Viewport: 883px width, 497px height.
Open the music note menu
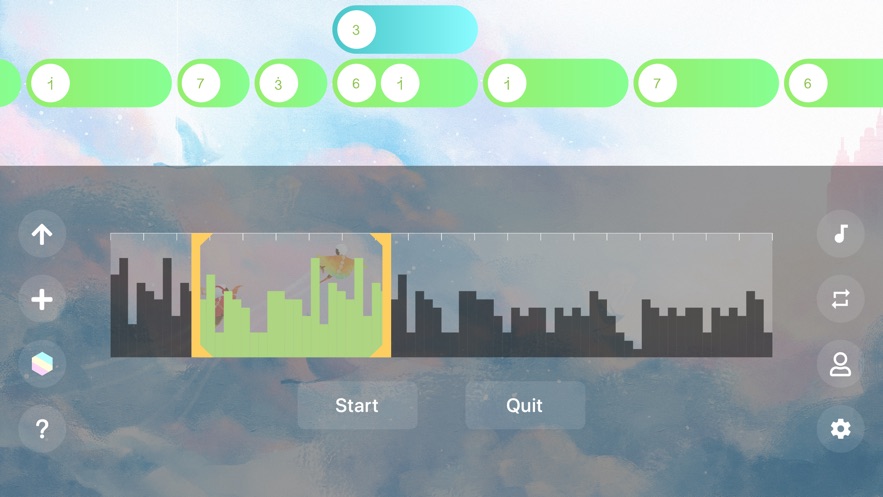coord(840,235)
